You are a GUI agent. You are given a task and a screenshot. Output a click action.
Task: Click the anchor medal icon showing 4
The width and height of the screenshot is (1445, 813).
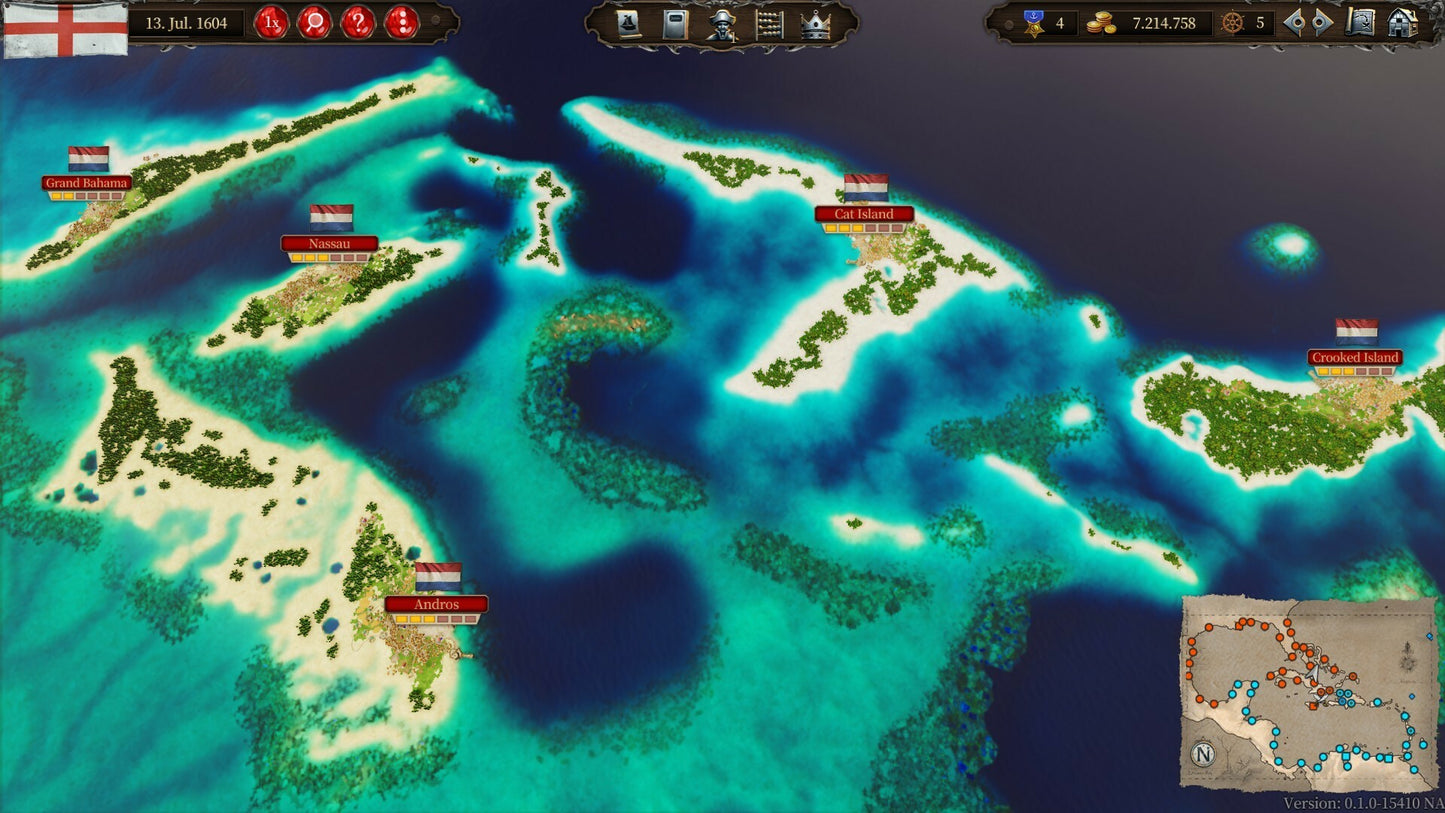click(x=1033, y=23)
